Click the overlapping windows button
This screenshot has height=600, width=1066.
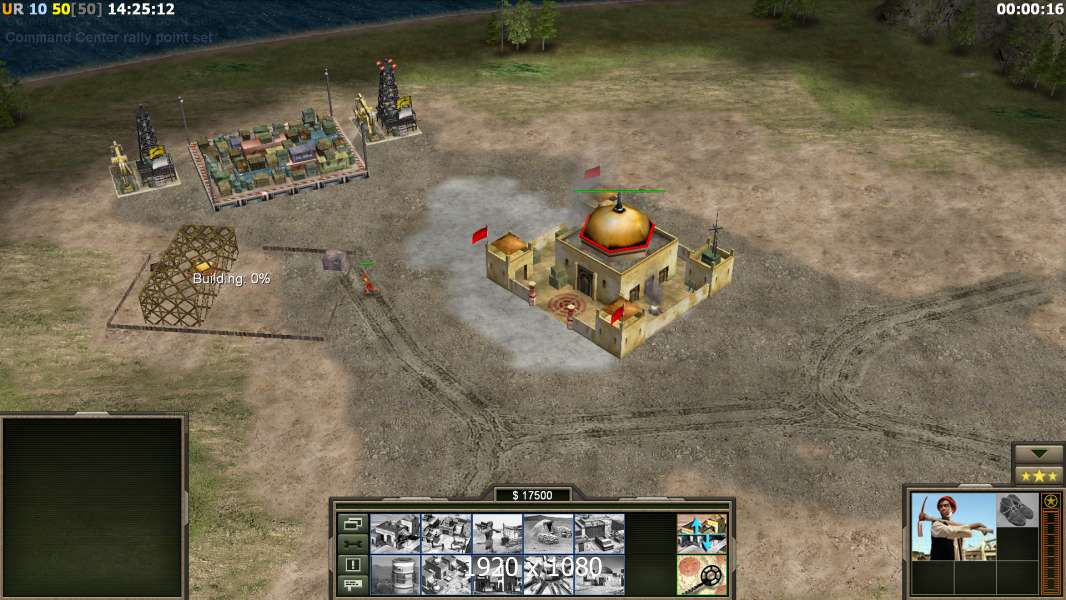pyautogui.click(x=352, y=523)
